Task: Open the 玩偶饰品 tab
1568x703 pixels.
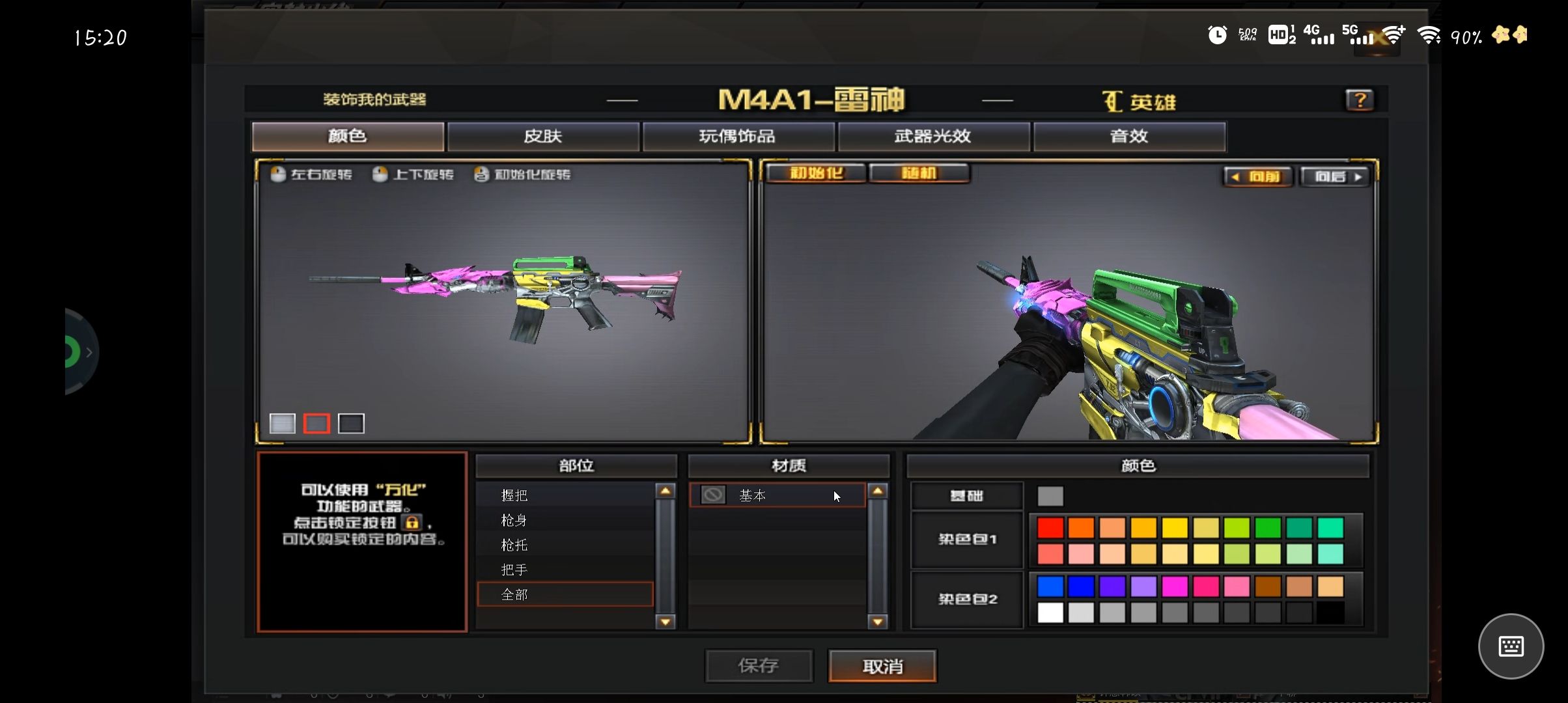Action: pyautogui.click(x=738, y=136)
